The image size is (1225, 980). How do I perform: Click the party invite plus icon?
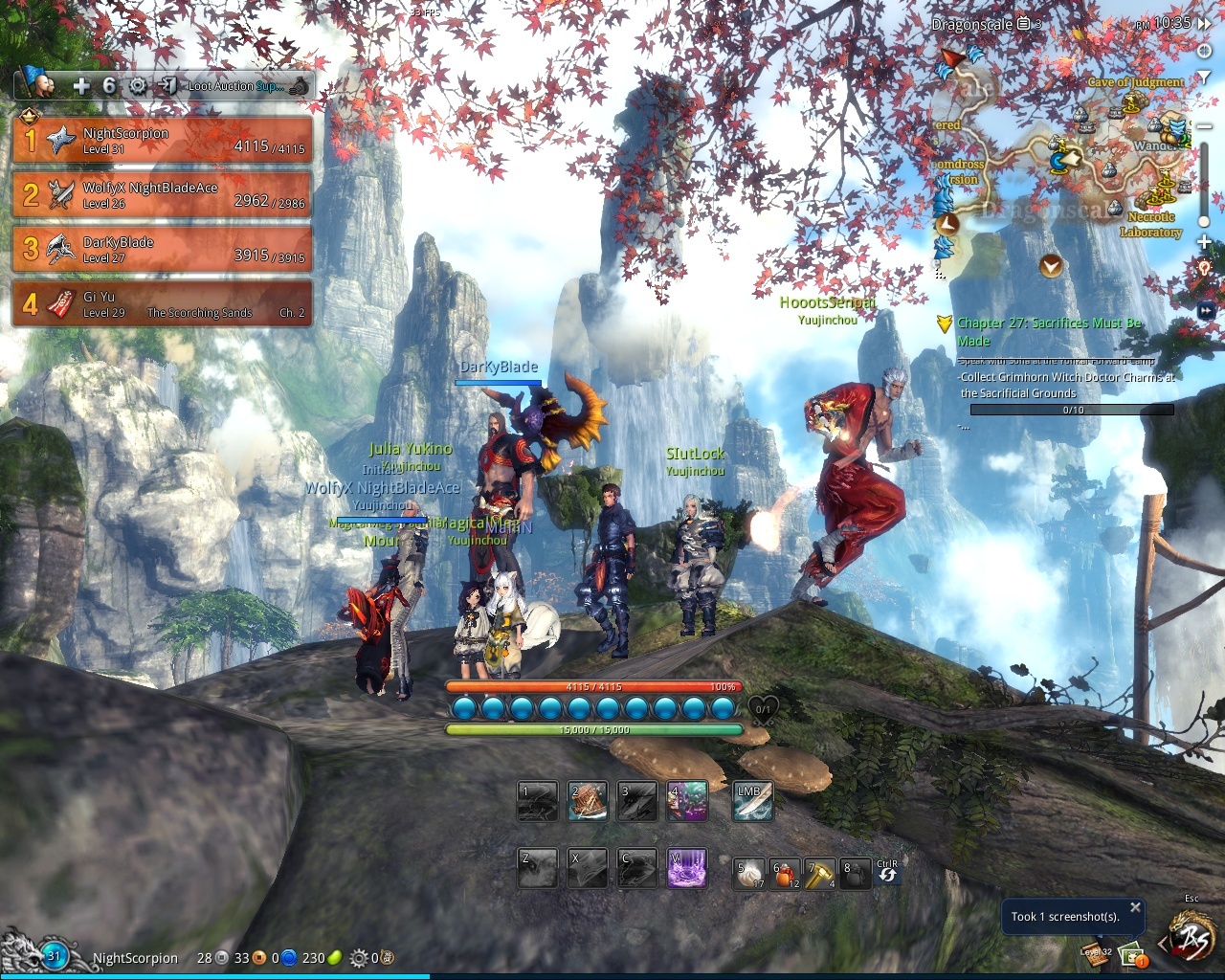(x=81, y=86)
